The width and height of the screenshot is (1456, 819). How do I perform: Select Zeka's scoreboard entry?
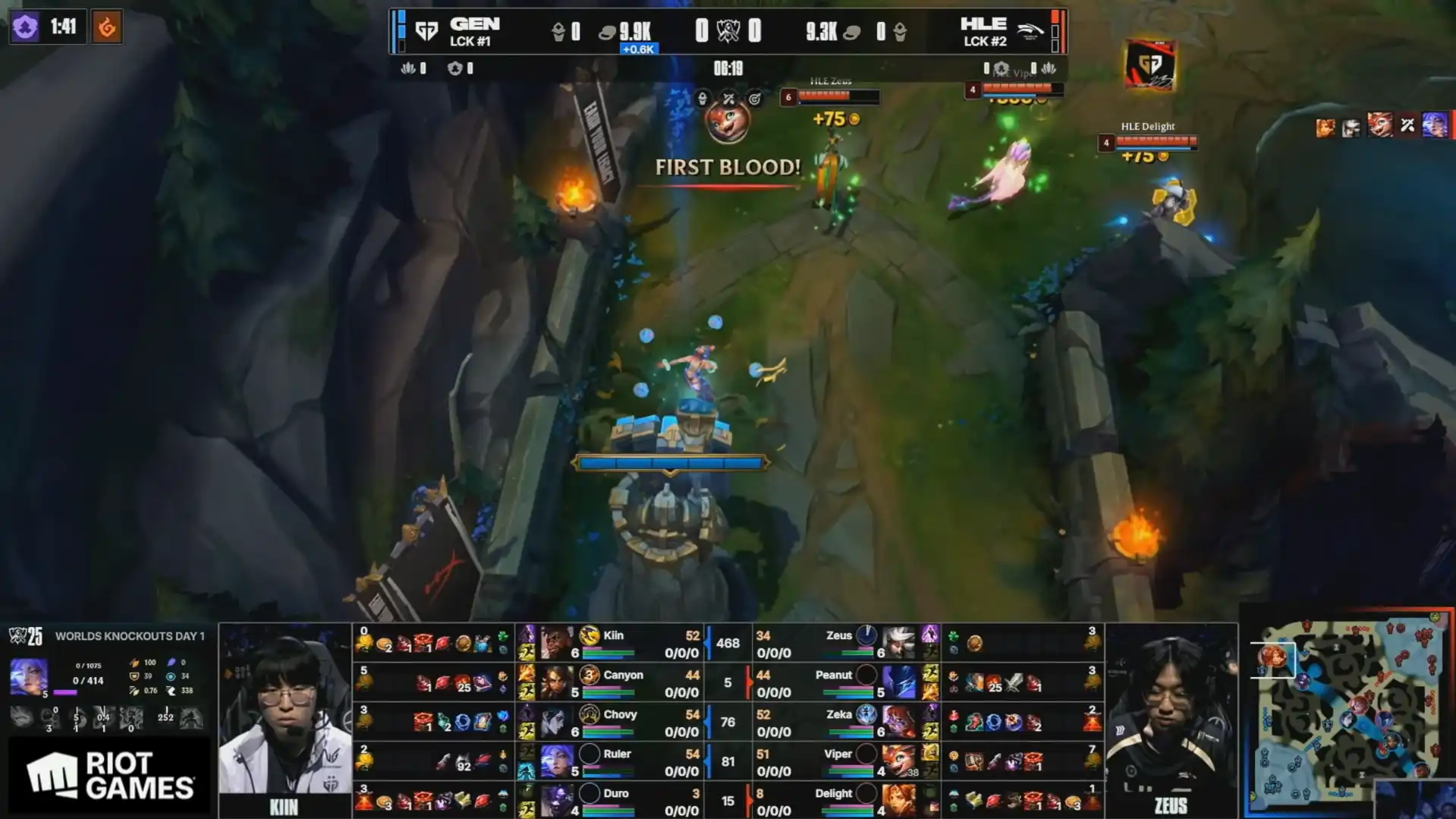pos(842,722)
